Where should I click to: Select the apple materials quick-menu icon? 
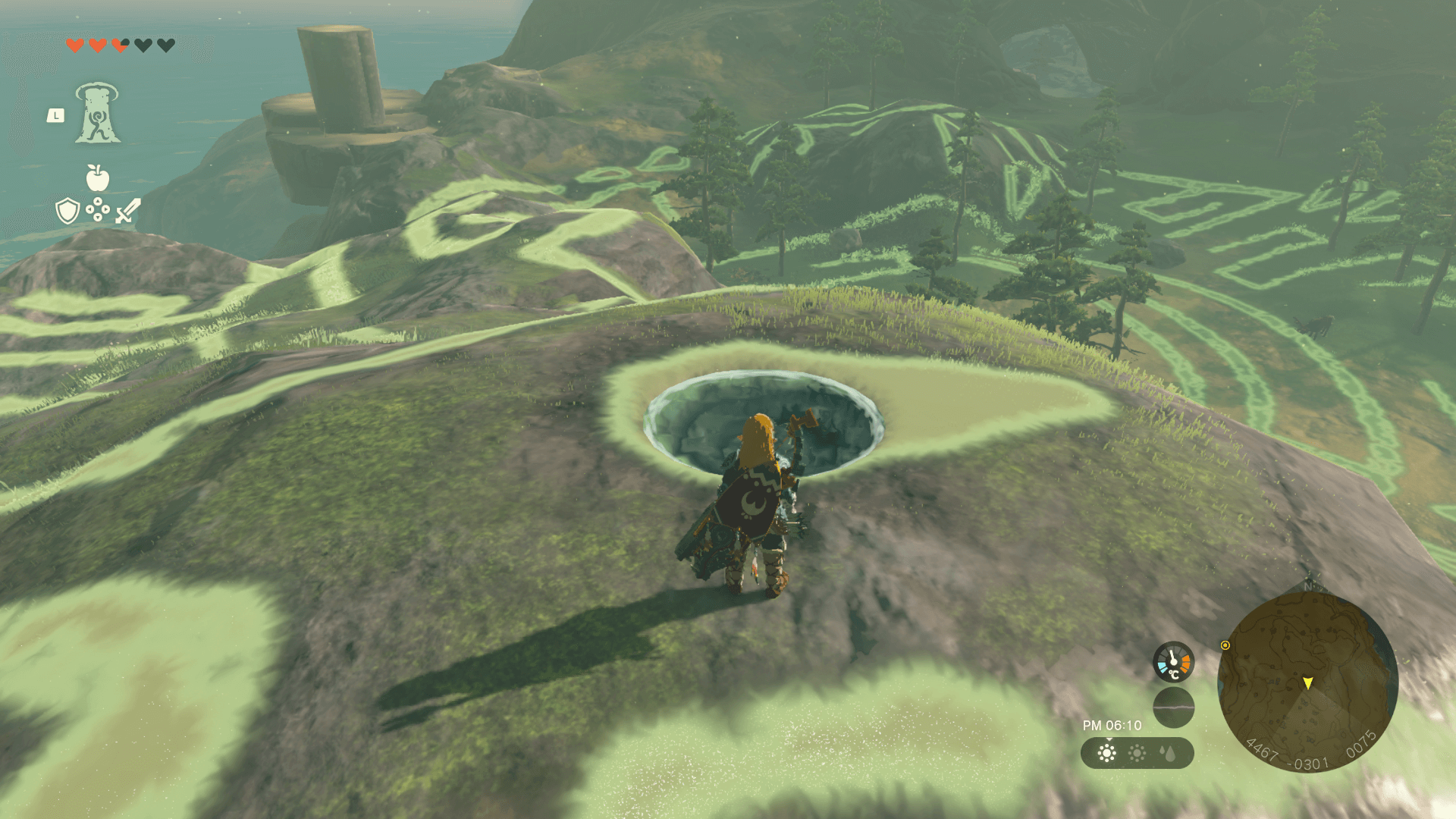(x=98, y=178)
